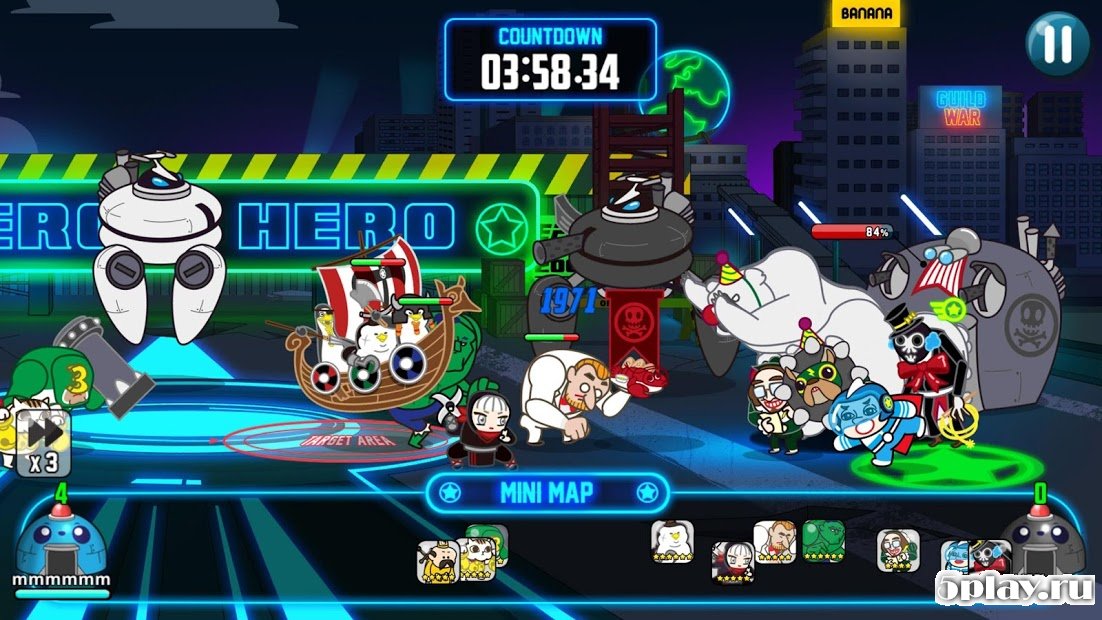Pick the white chicken portrait on the minimap
The image size is (1102, 620).
coord(671,542)
